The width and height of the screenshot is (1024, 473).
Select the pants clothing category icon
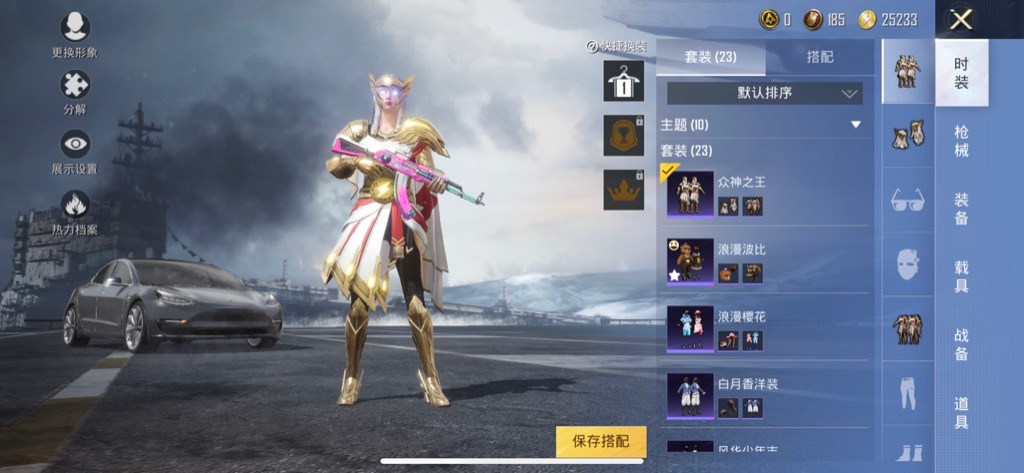[908, 394]
